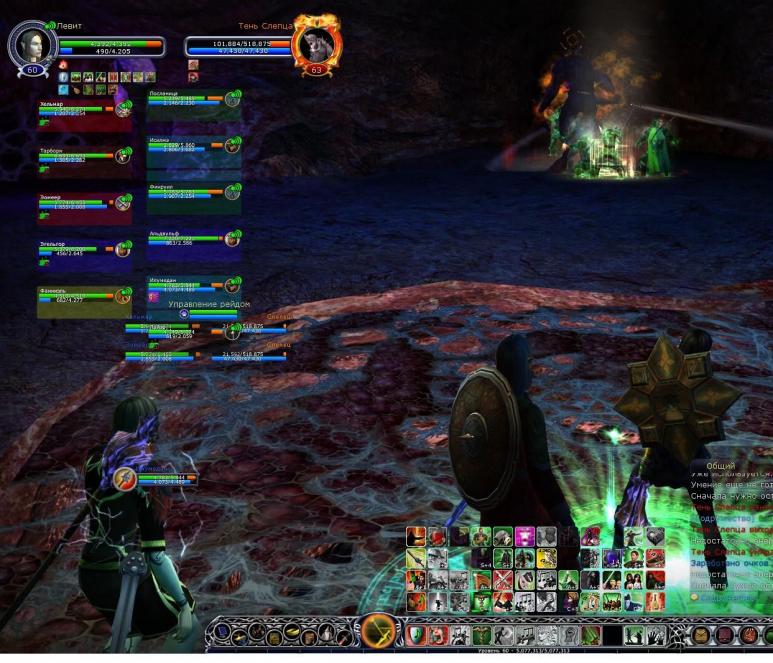Use the musical notes skill on main bar
Screen dimensions: 773x663
pos(525,635)
